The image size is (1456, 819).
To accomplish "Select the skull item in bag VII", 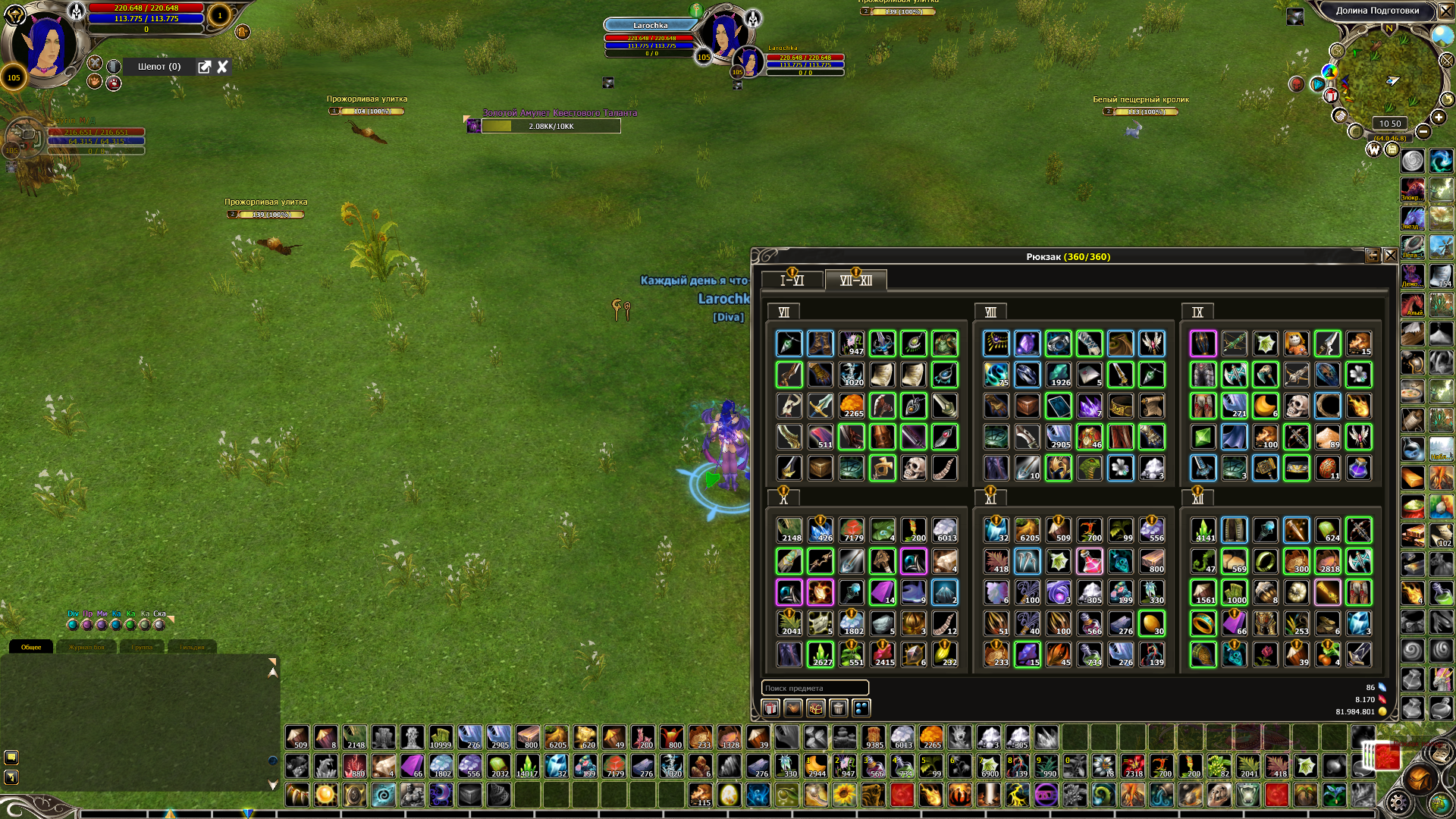I will (x=913, y=468).
